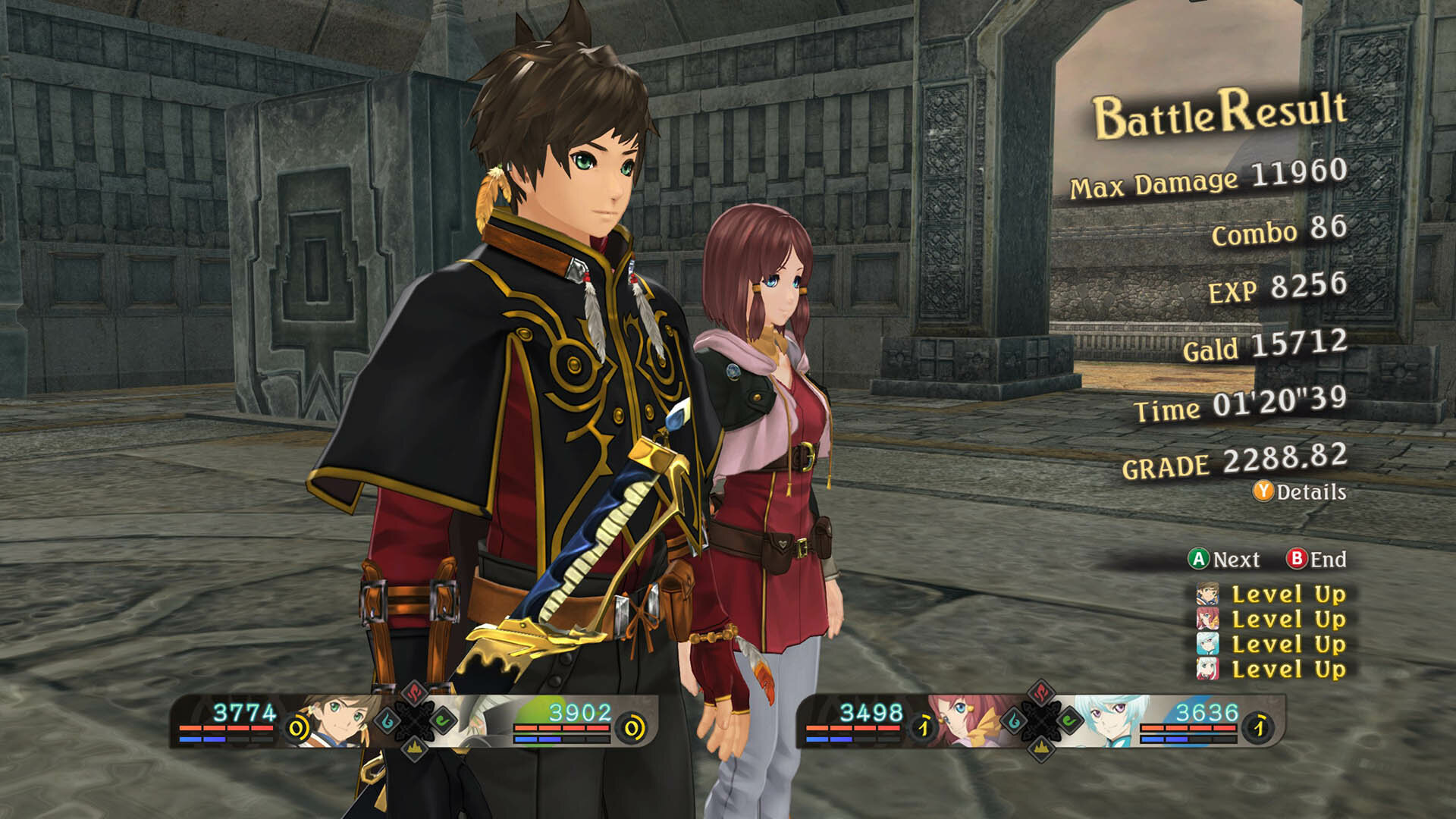This screenshot has width=1456, height=819.
Task: Click Sorey's Level Up entry
Action: [x=1272, y=595]
